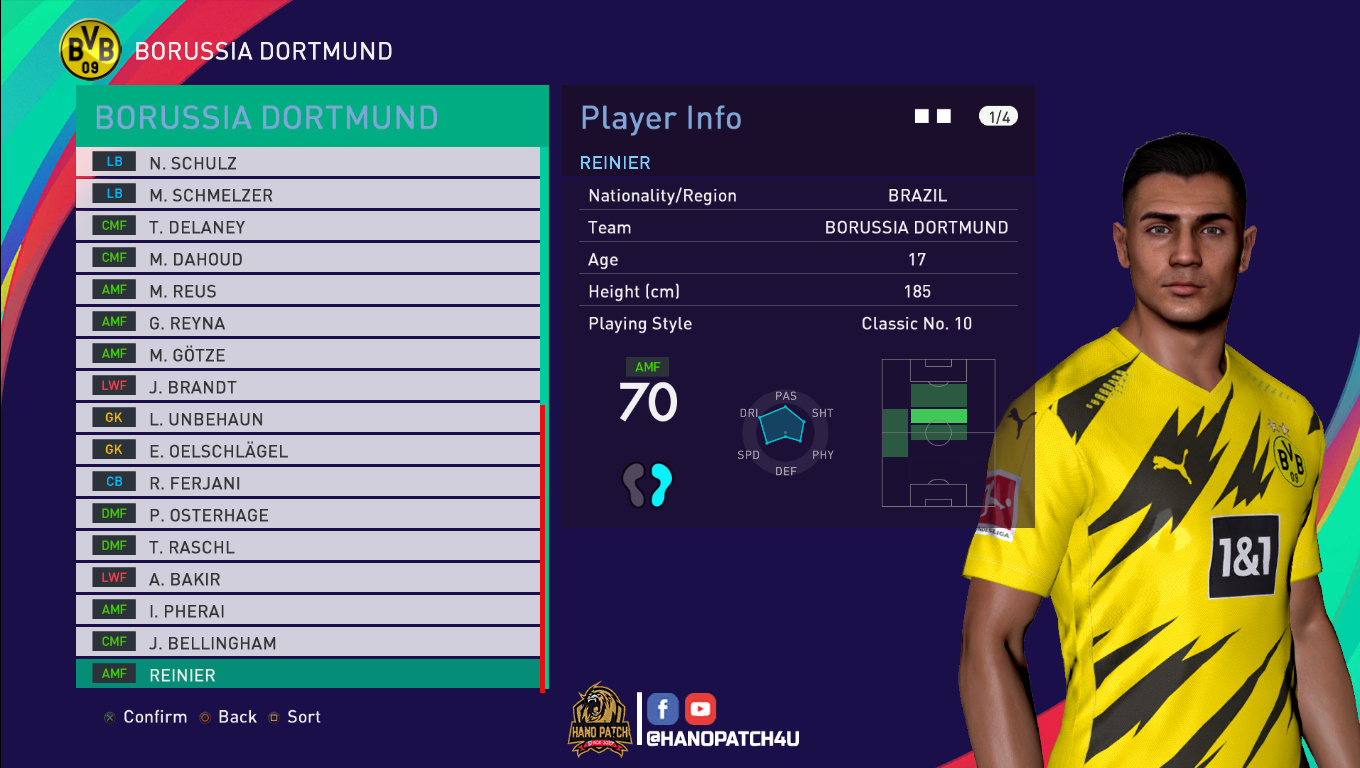Toggle the second page indicator square
The image size is (1360, 768).
(x=943, y=115)
